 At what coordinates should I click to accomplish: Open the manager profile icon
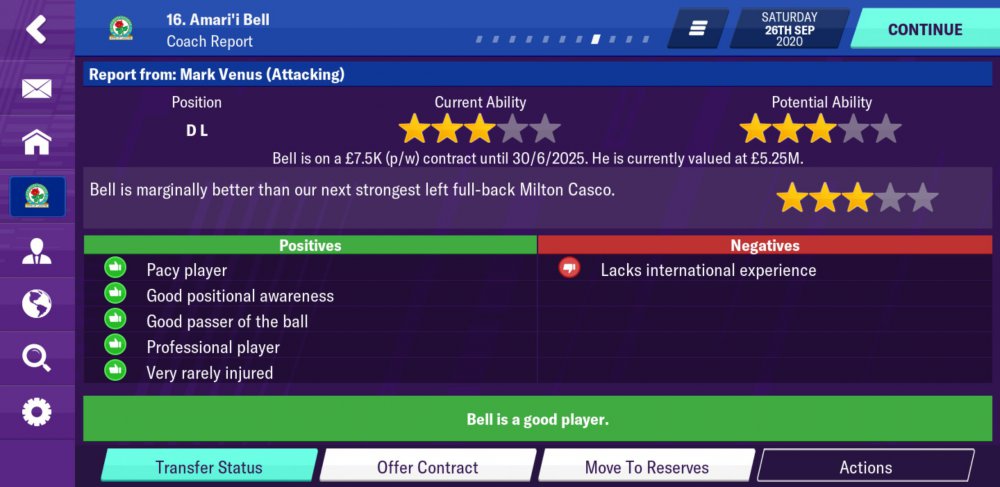point(36,251)
